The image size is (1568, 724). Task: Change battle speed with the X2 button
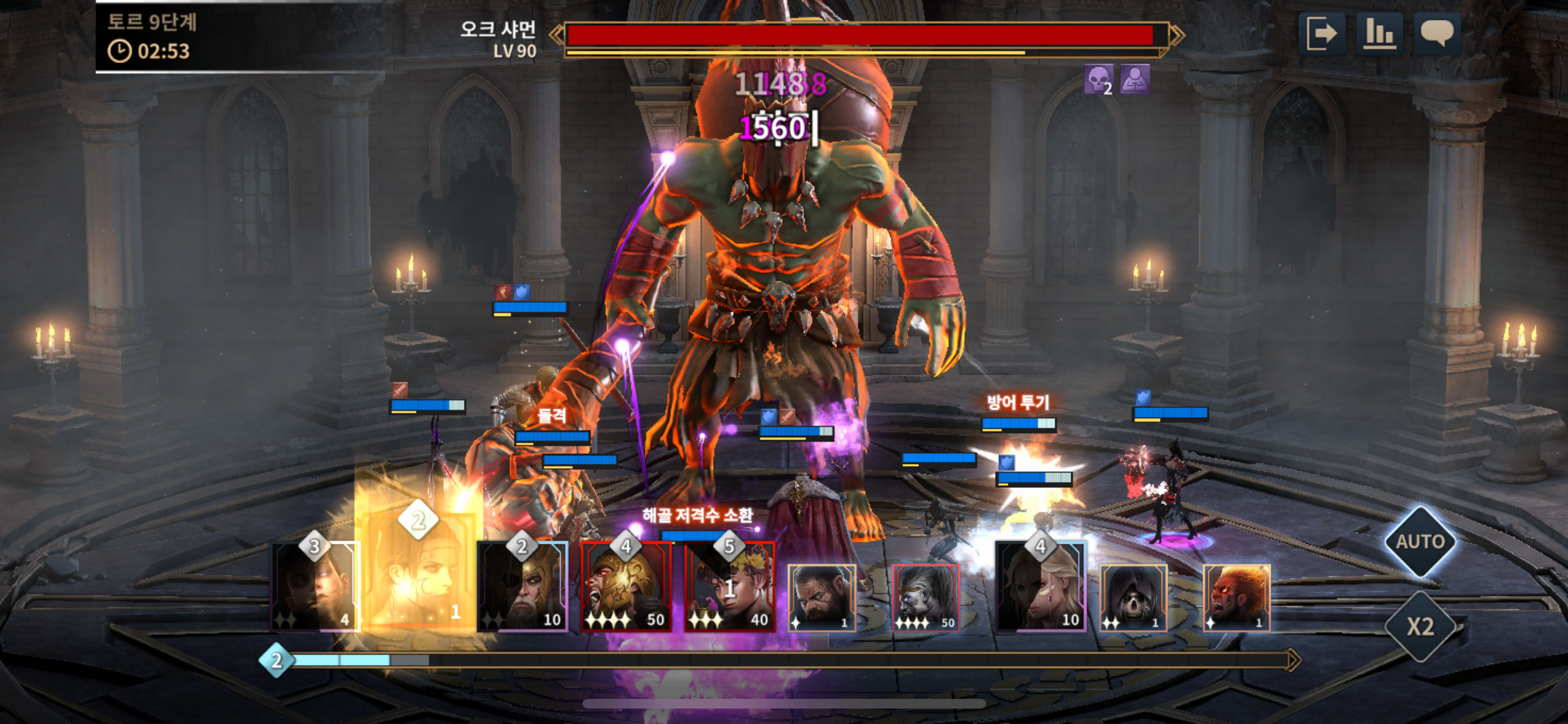(1419, 626)
